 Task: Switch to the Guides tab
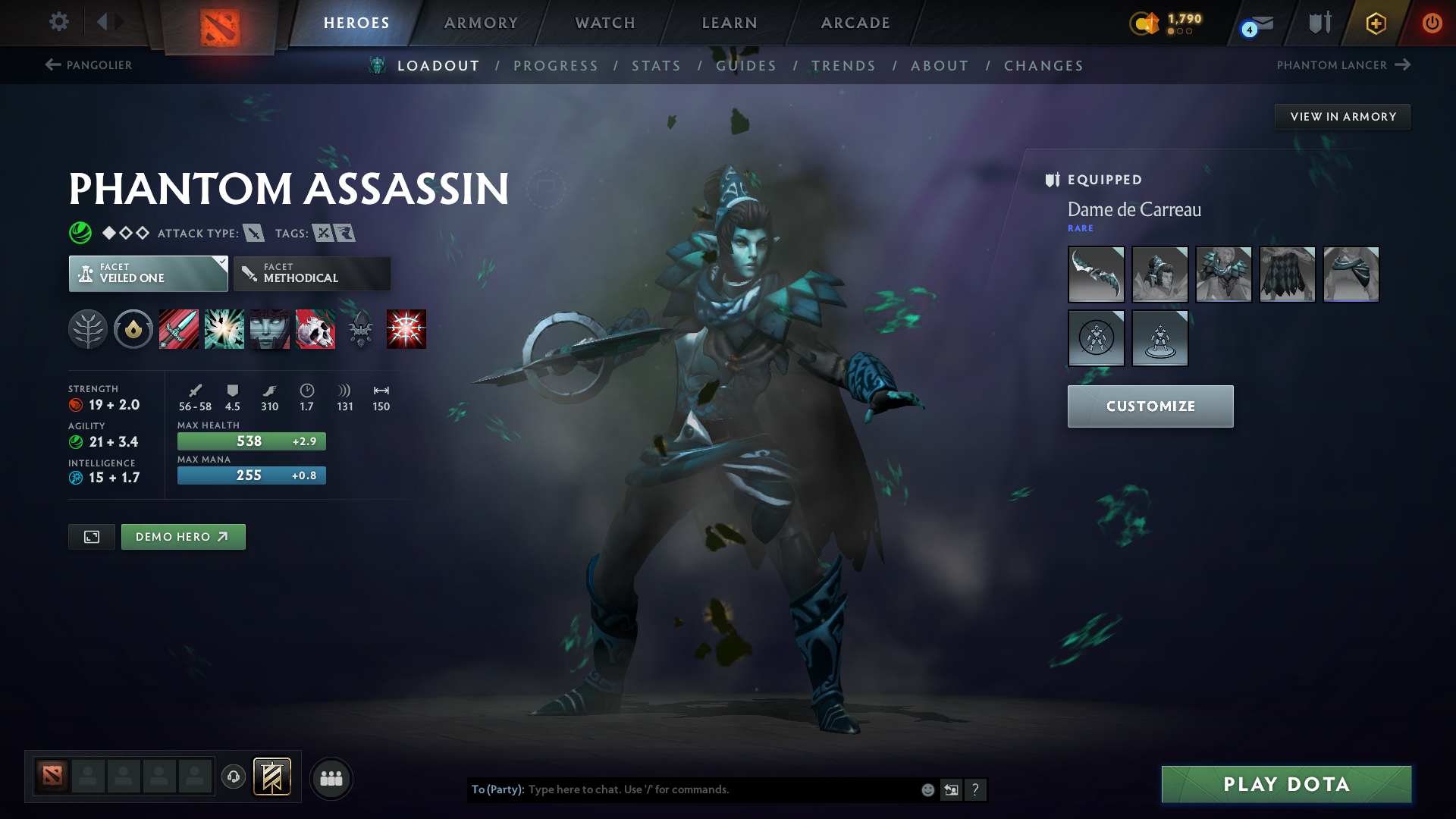pos(745,65)
